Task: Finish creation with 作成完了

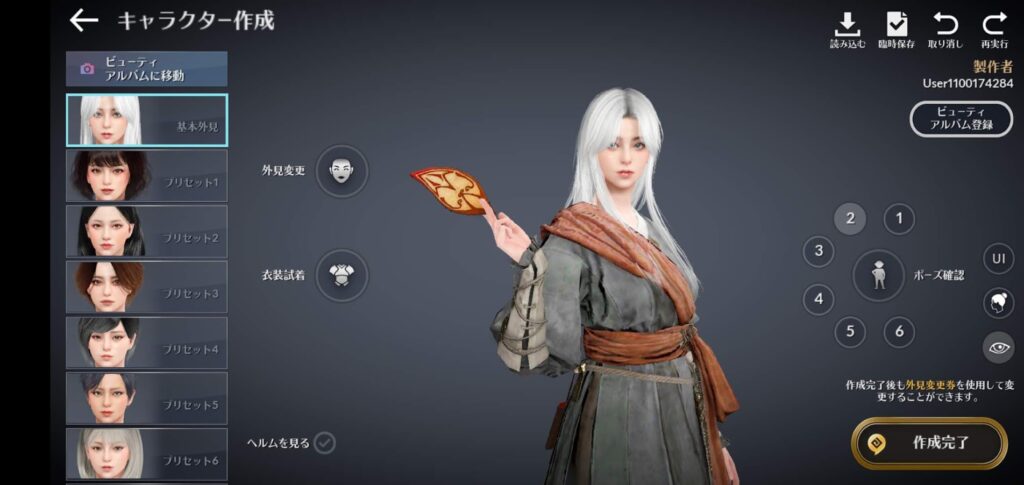Action: 929,442
